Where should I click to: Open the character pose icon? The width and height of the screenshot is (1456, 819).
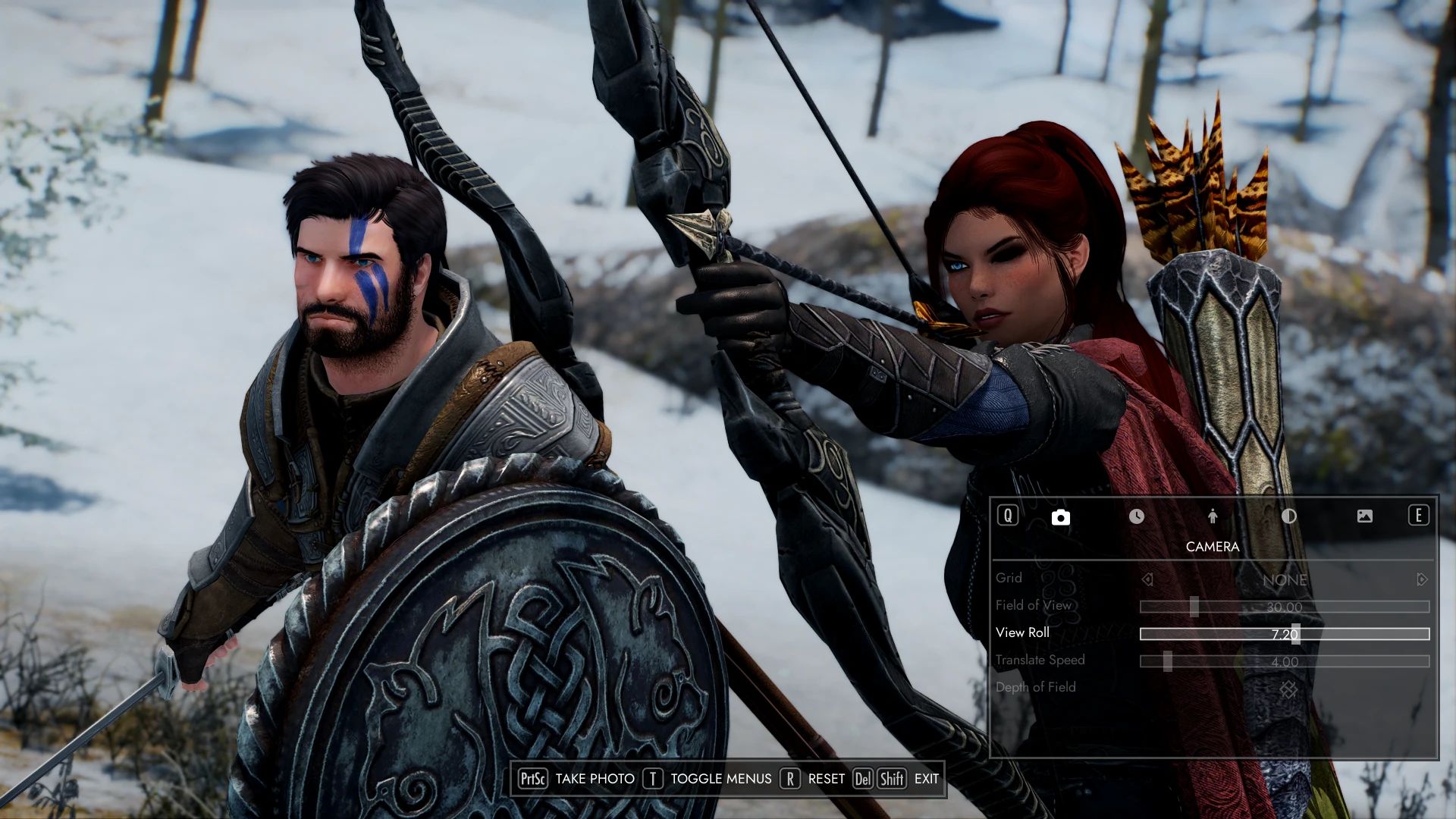point(1213,516)
